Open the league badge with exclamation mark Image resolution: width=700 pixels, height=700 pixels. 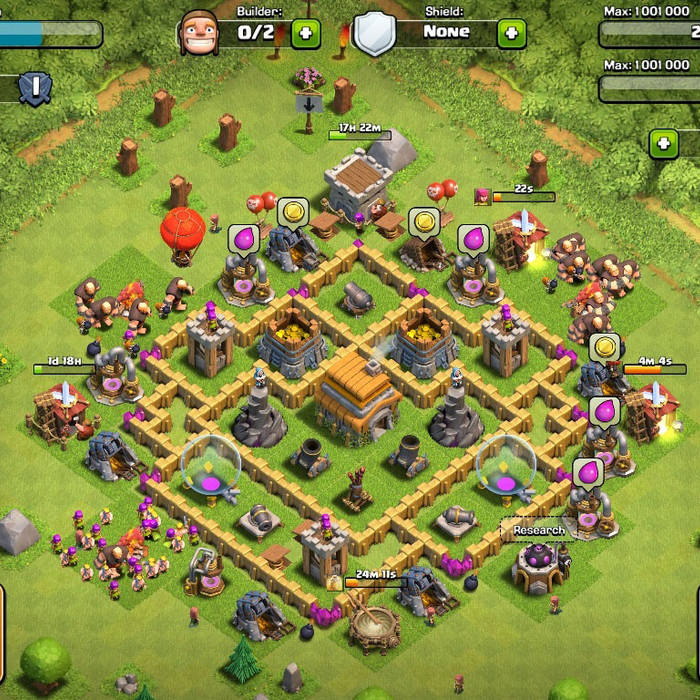(35, 88)
